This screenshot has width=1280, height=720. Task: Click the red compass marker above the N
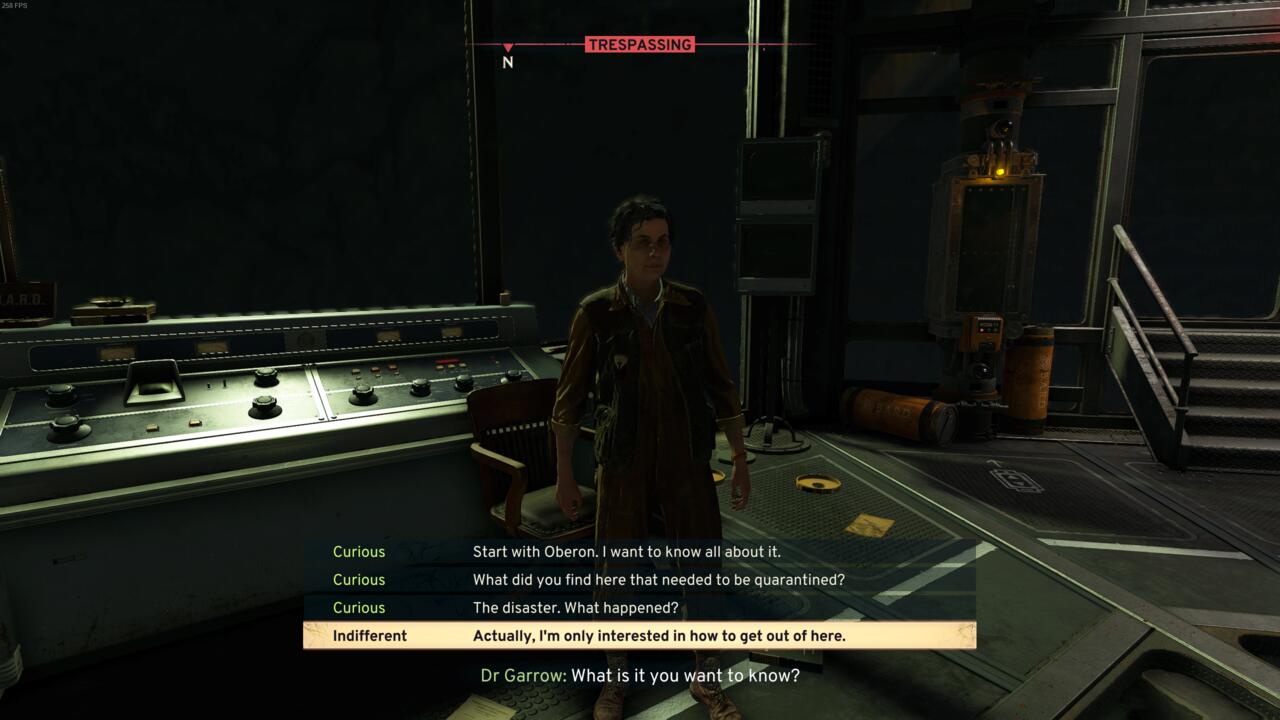[508, 46]
